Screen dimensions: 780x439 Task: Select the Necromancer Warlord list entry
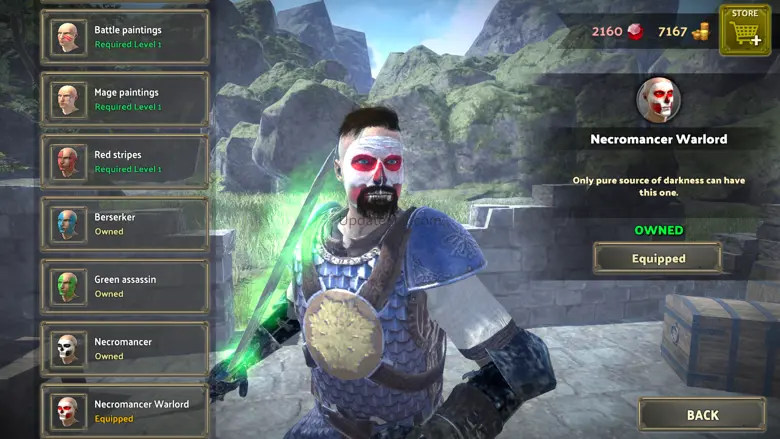125,411
